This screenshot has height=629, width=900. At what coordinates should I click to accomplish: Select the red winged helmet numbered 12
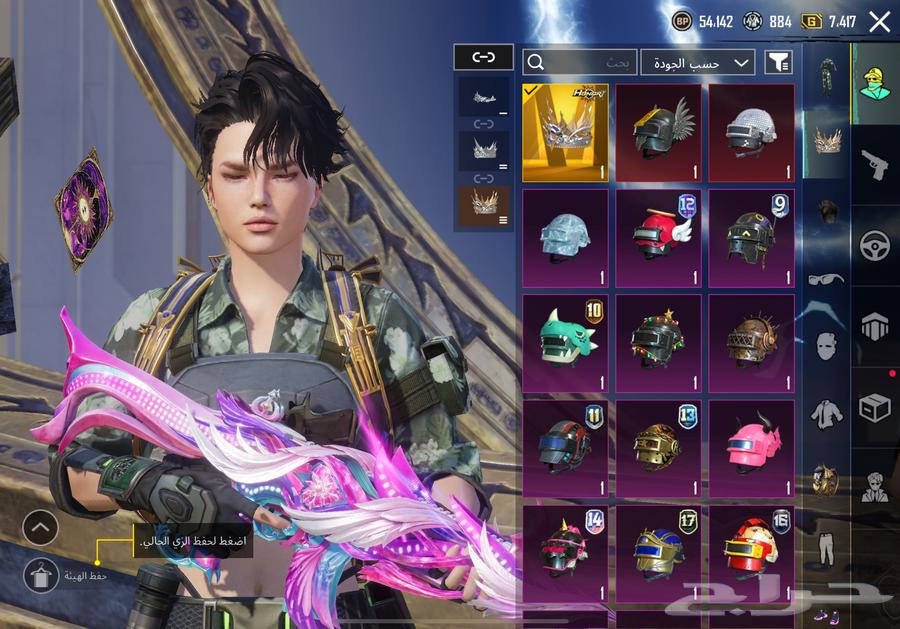click(x=658, y=238)
